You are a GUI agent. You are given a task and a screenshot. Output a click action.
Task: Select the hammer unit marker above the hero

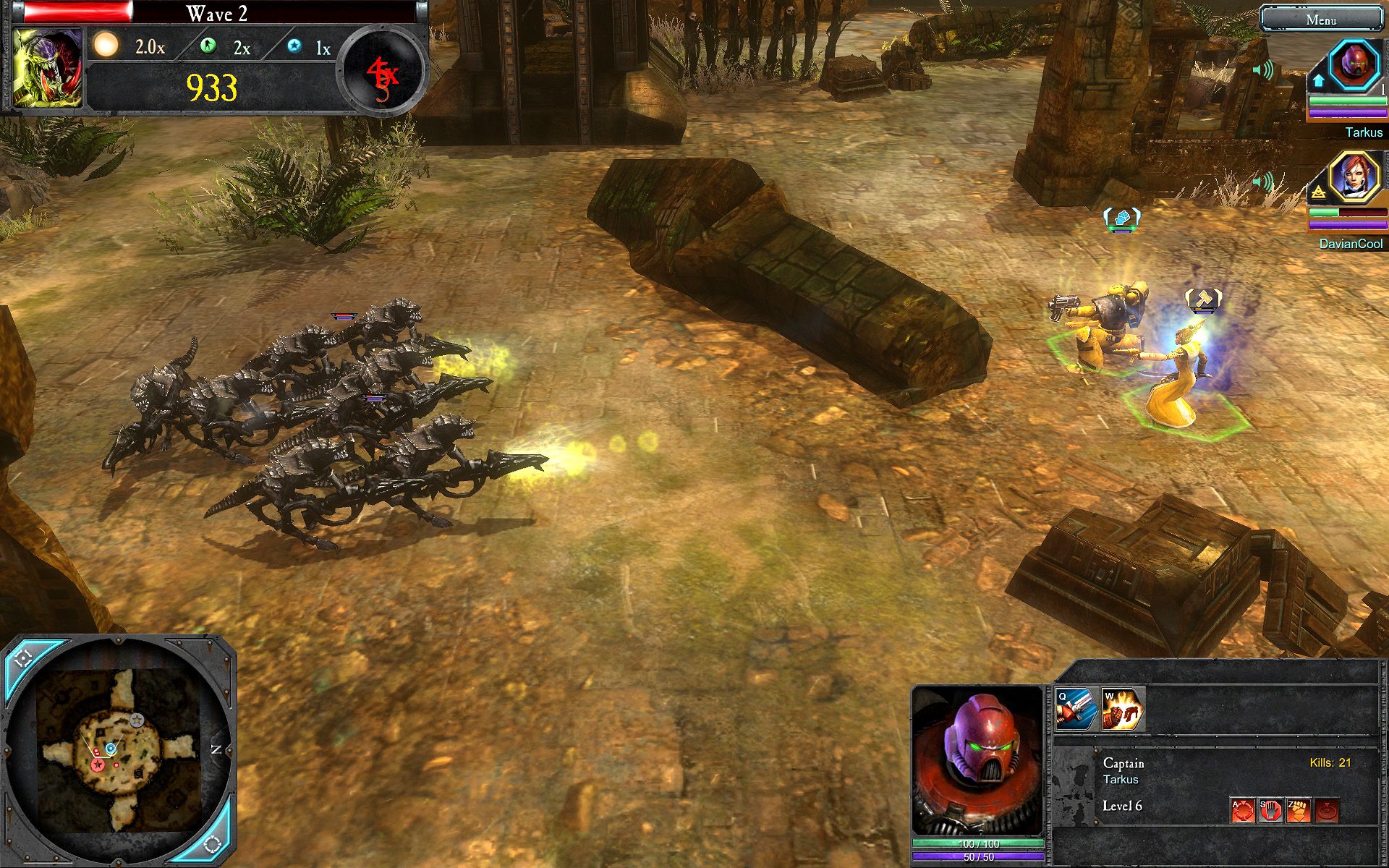point(1203,299)
